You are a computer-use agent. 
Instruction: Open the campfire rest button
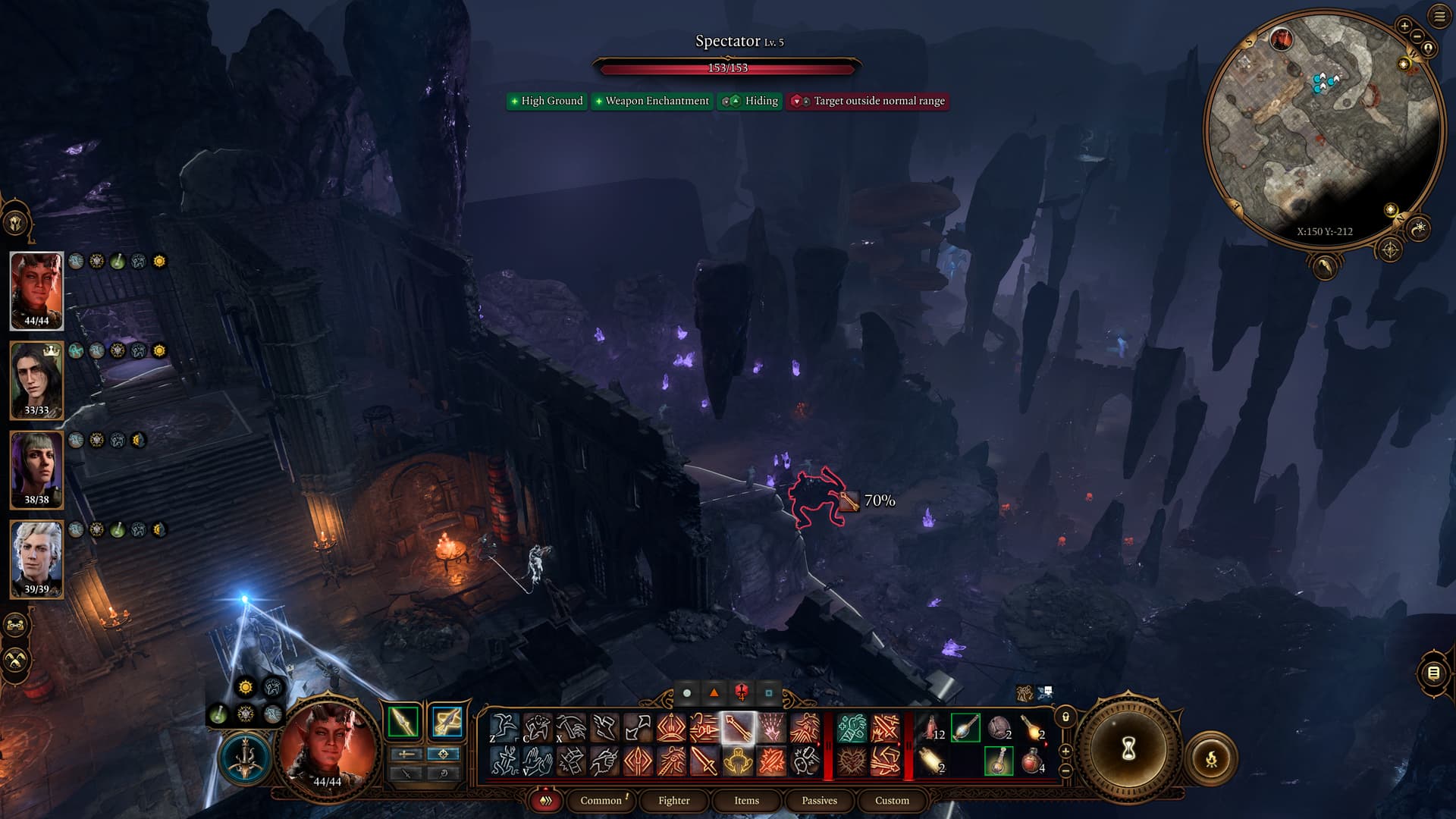point(1211,758)
